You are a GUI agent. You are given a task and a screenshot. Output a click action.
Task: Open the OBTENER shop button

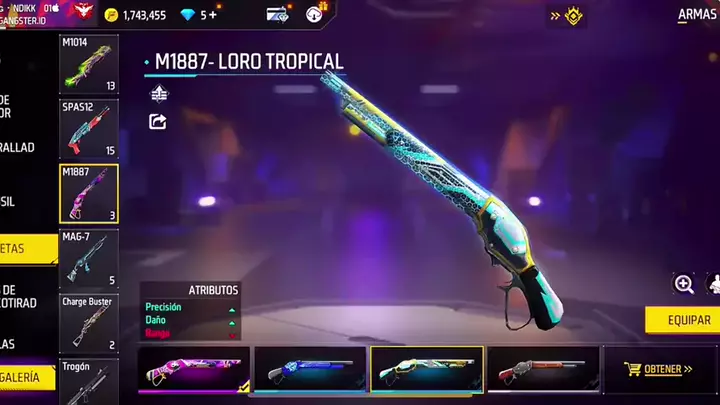(658, 369)
